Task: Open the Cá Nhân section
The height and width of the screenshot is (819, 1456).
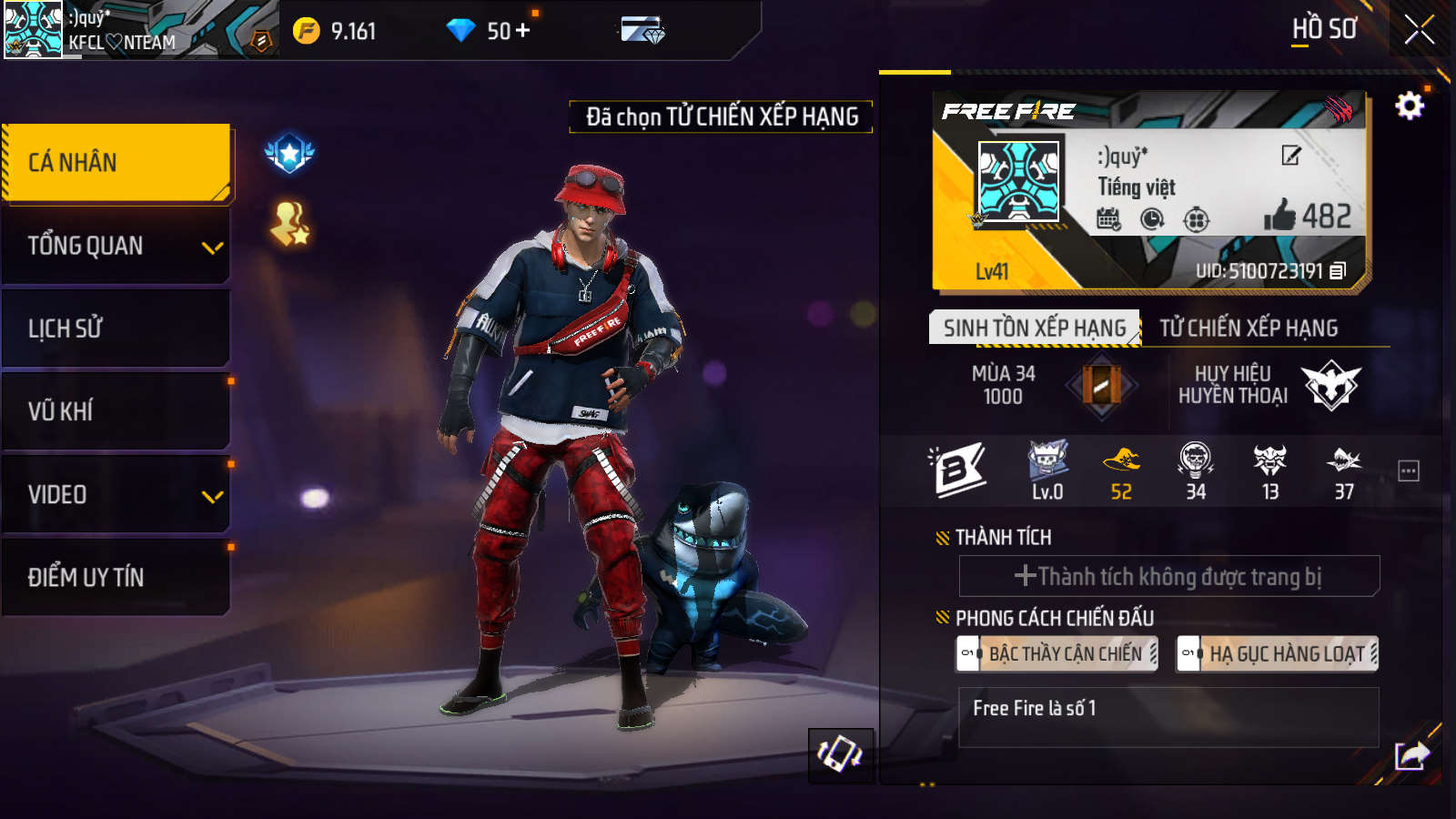Action: [x=116, y=162]
